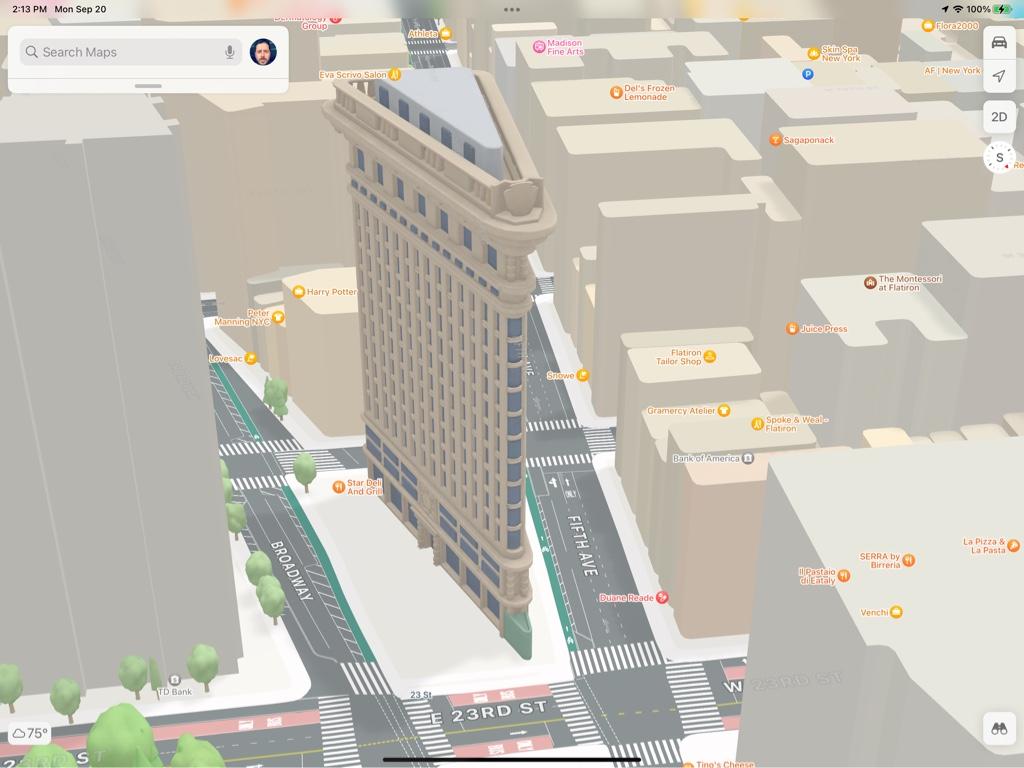Select the Star Deli And Grill marker
1024x768 pixels.
point(339,487)
